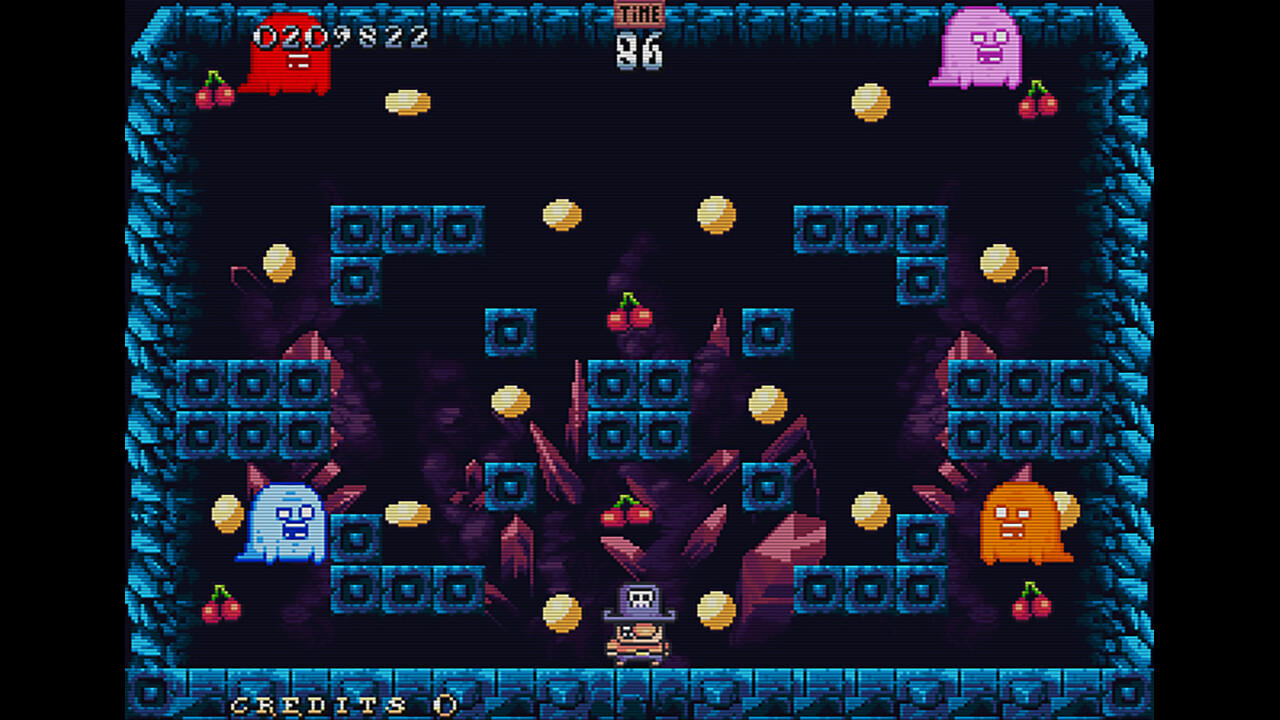Viewport: 1280px width, 720px height.
Task: Select the player character wearing the skull hat
Action: coord(637,620)
